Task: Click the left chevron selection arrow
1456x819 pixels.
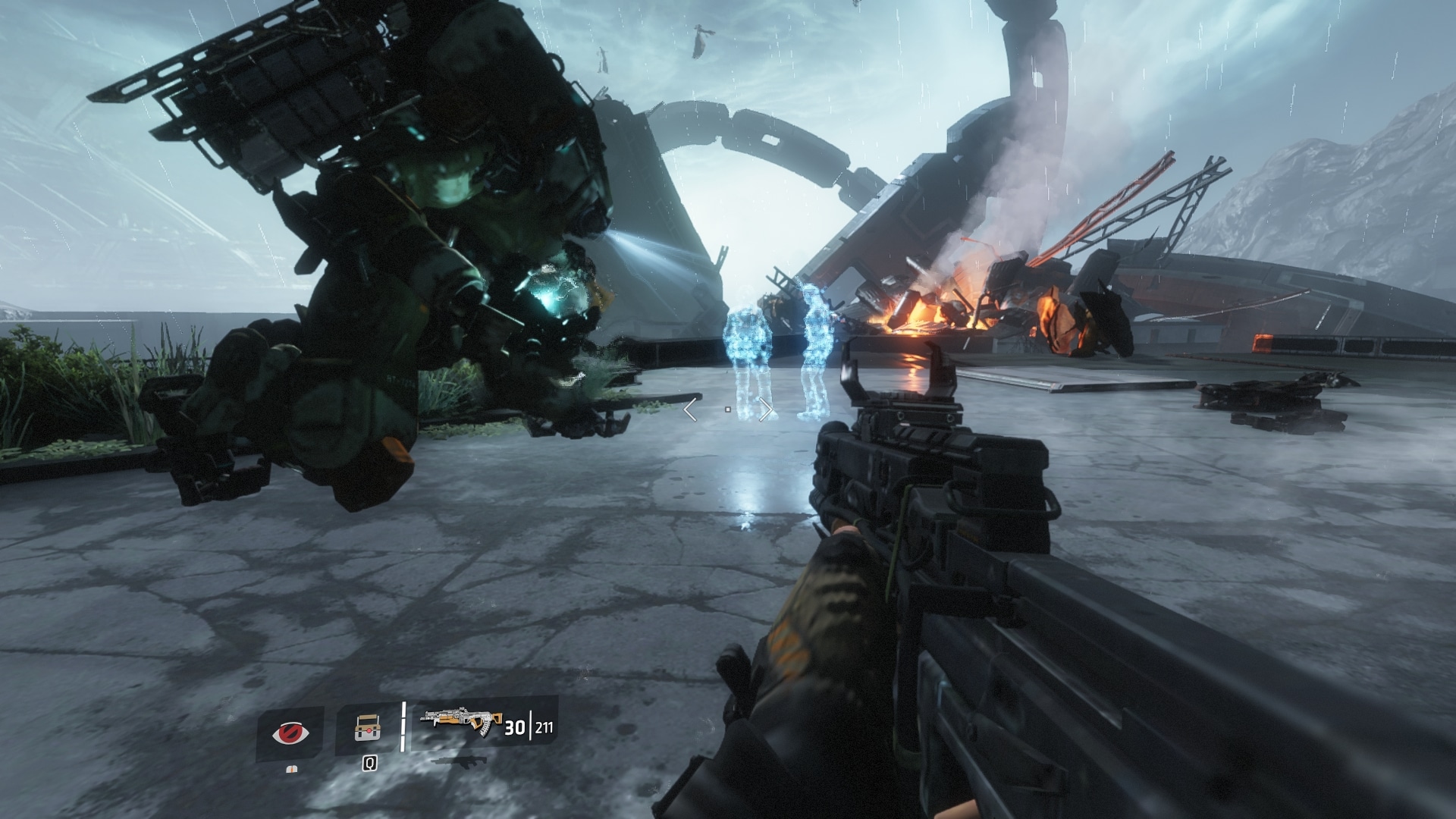Action: click(x=689, y=408)
